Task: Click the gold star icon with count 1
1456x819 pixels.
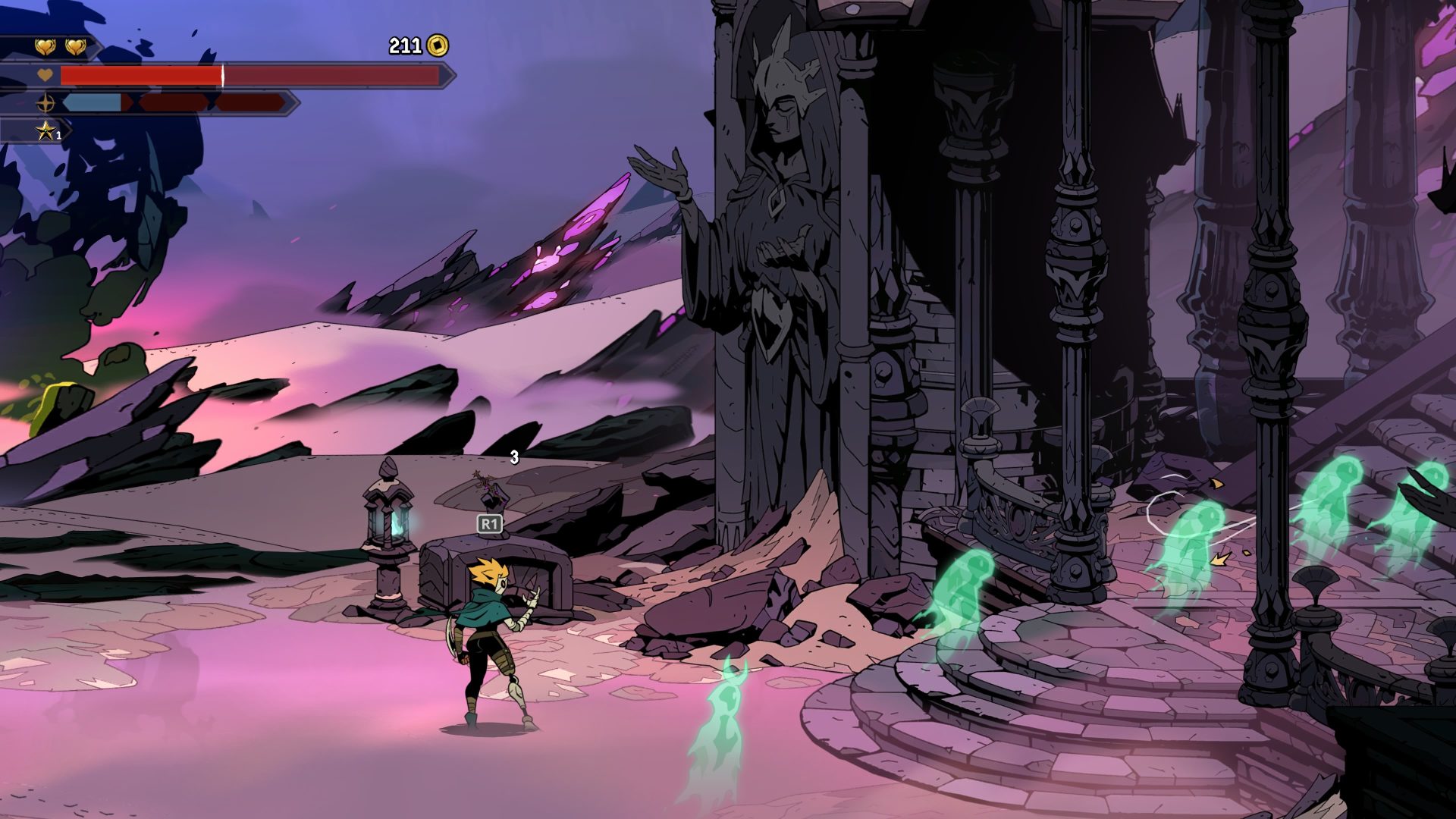Action: tap(46, 131)
